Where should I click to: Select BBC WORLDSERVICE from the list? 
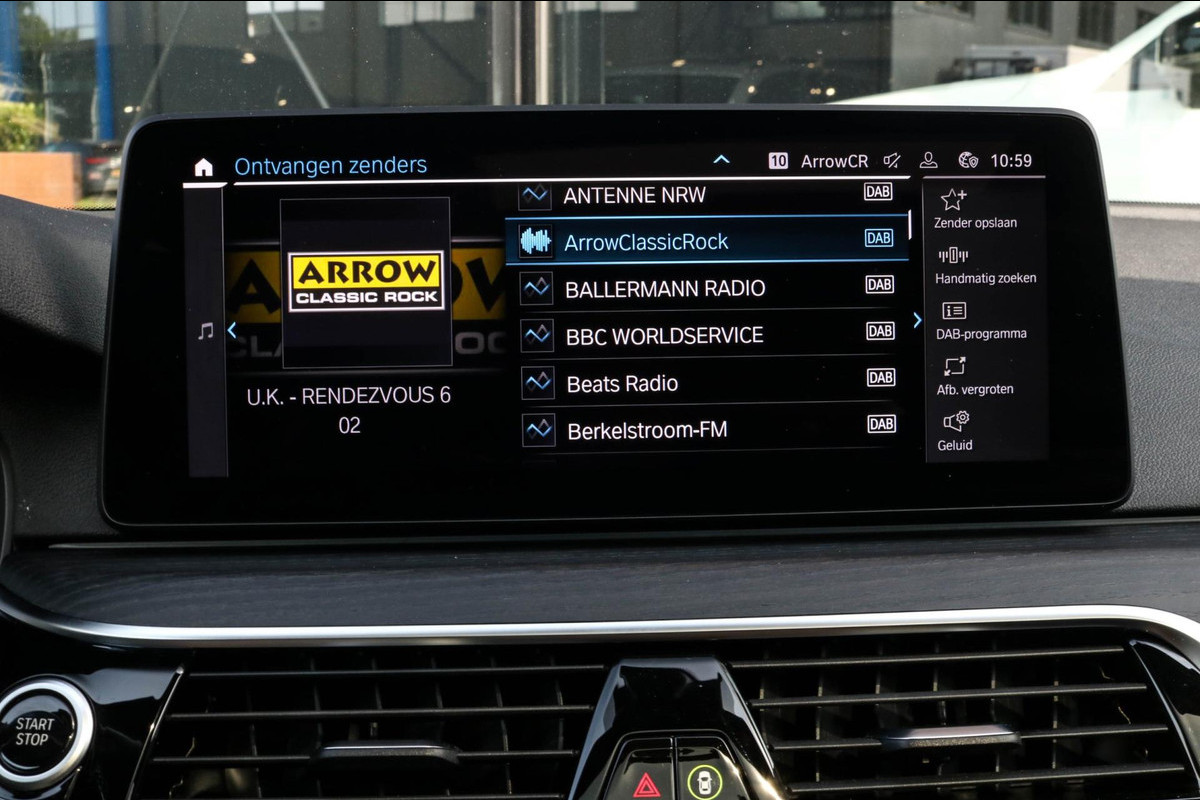(705, 335)
